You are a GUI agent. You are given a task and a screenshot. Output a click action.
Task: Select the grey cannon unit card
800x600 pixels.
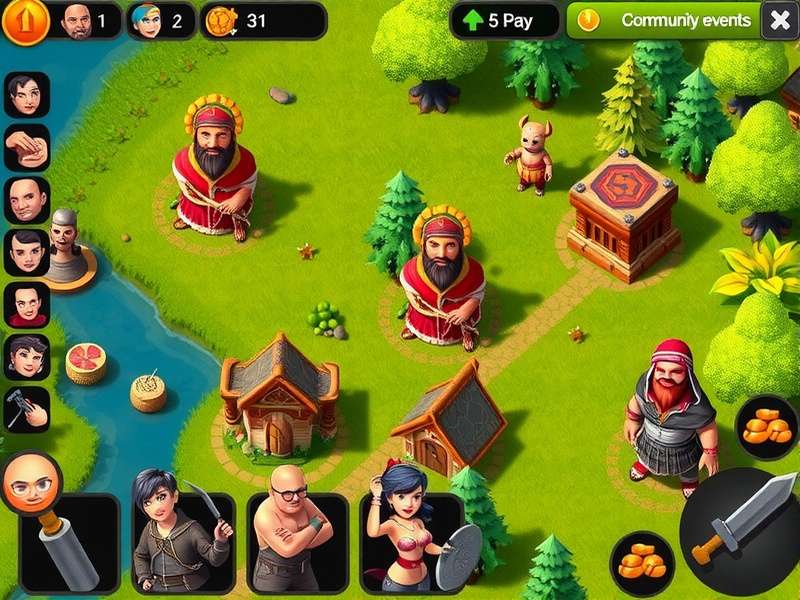(x=70, y=545)
